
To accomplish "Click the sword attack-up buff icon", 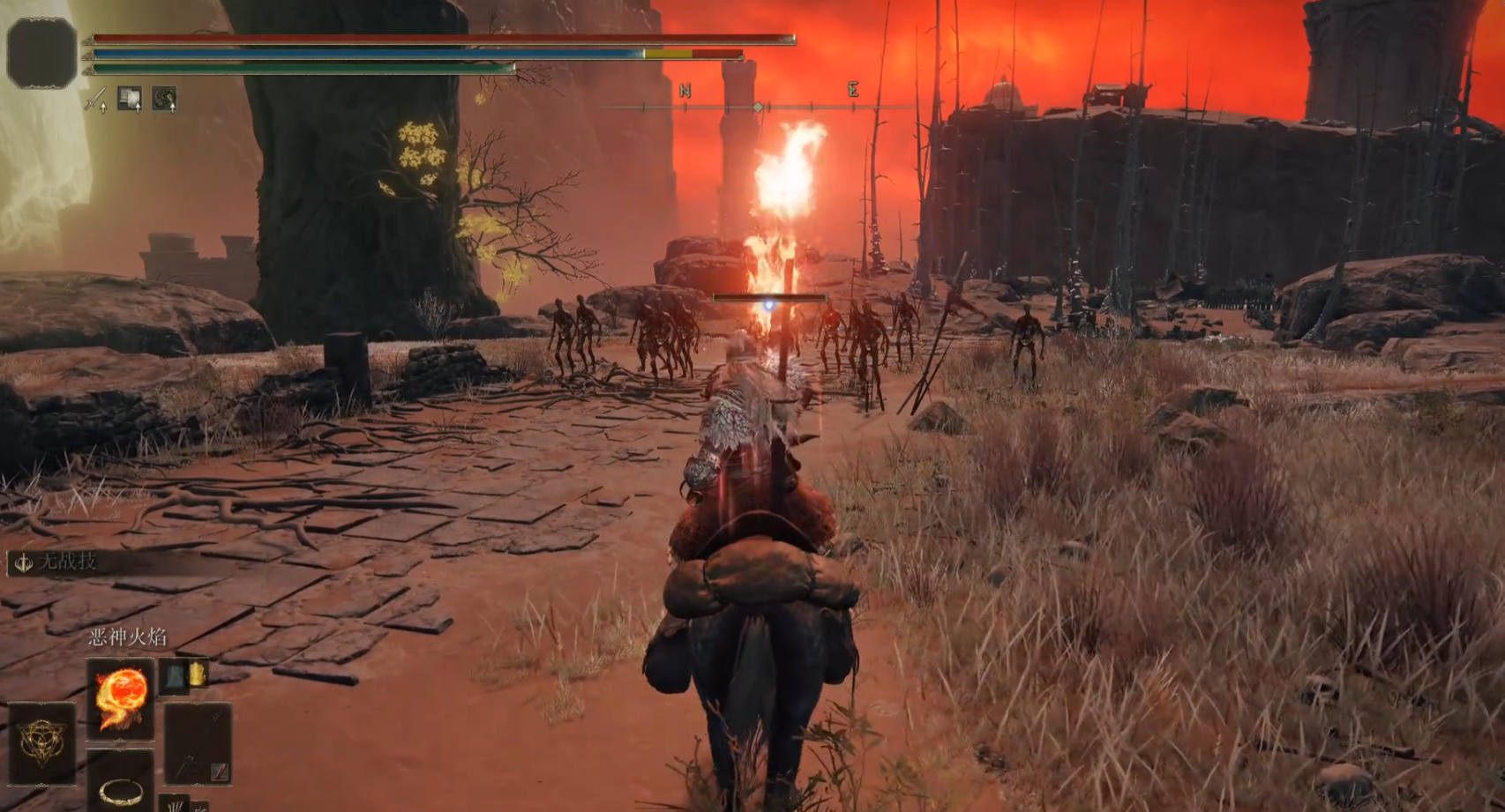I will [x=96, y=100].
